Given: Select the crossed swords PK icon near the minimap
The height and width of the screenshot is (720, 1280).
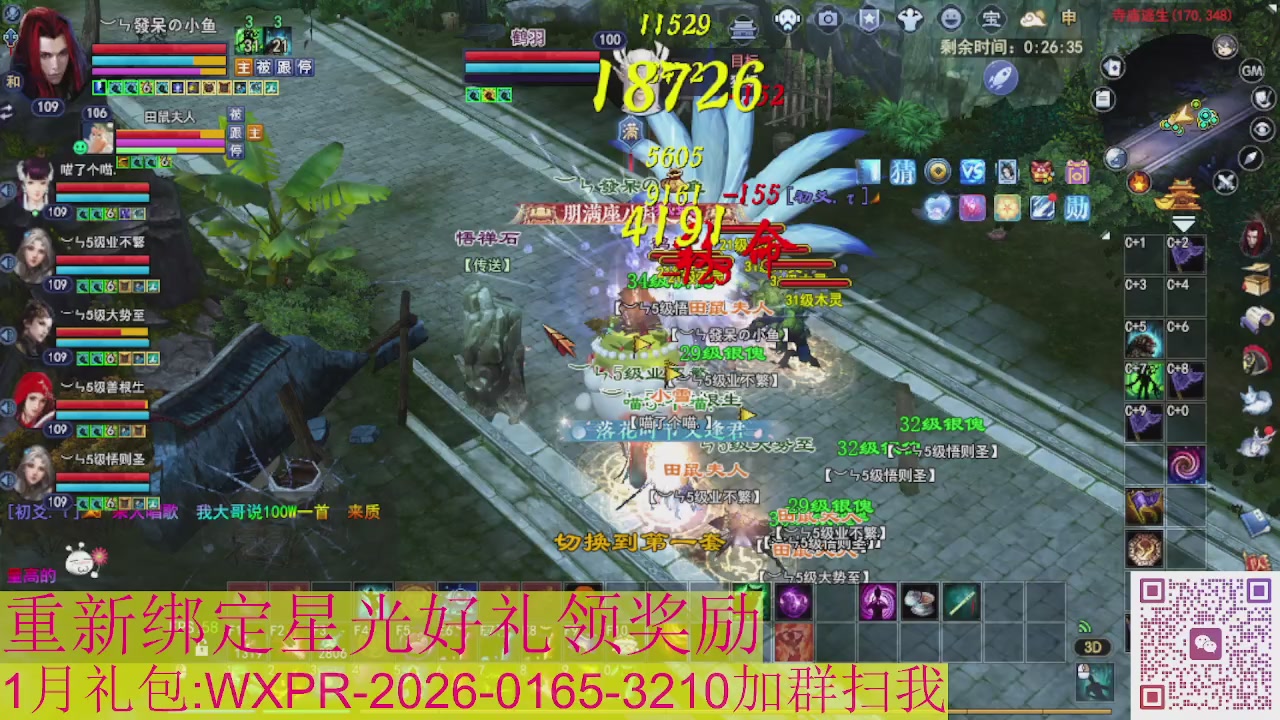Looking at the screenshot, I should (x=1226, y=180).
